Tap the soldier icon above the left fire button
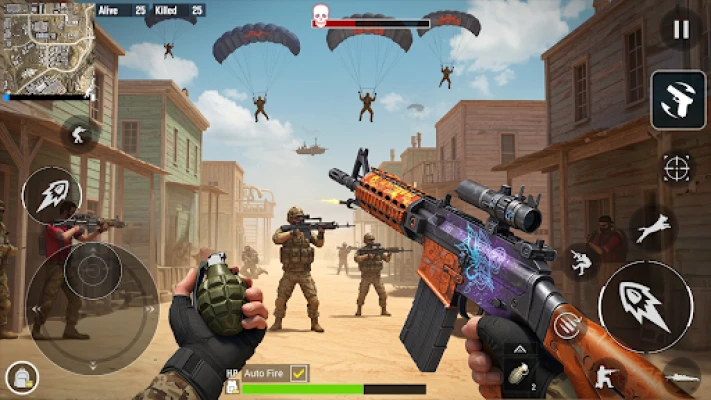711x400 pixels. click(x=79, y=134)
